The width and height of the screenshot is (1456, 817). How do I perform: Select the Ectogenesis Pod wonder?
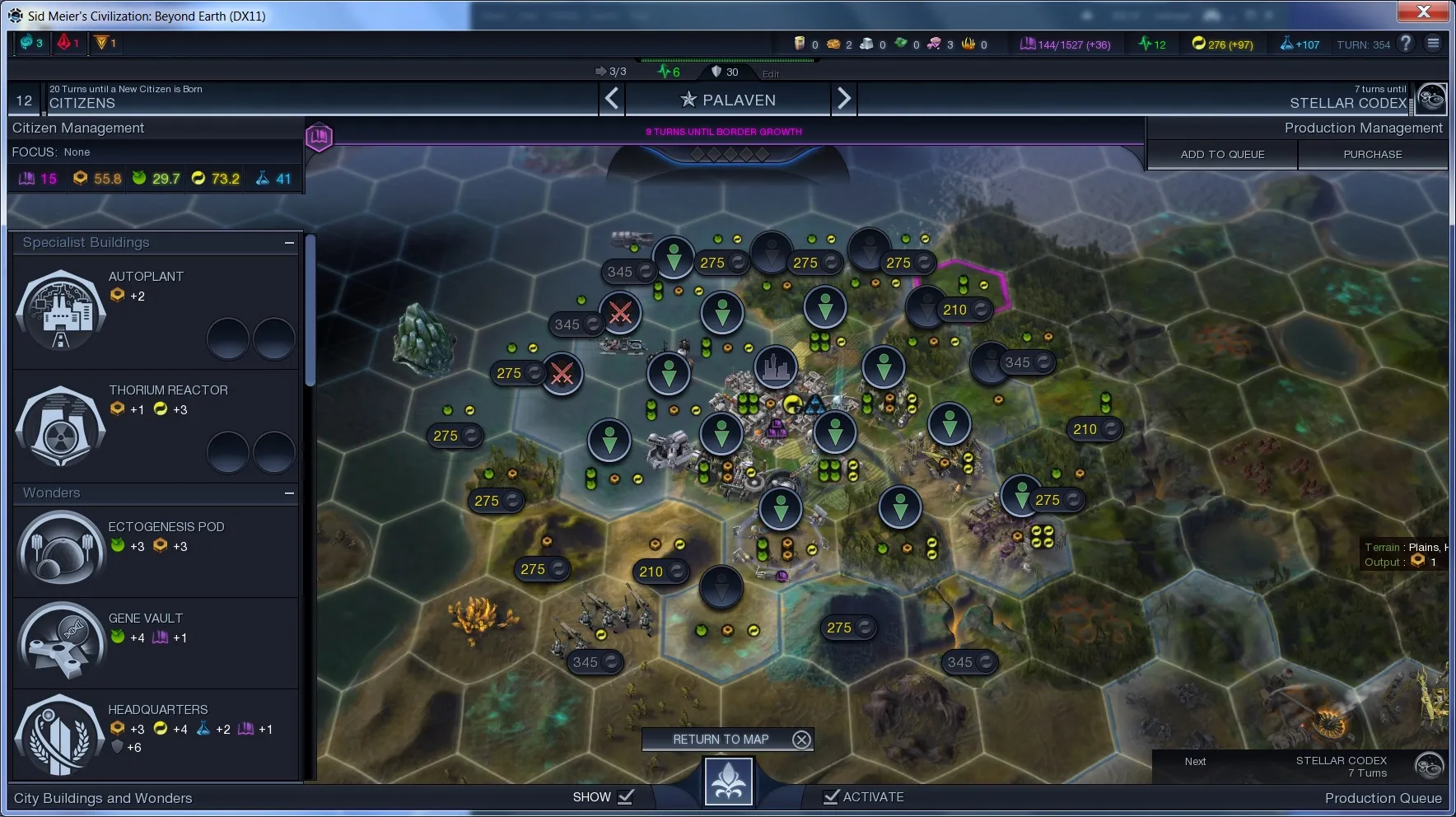(x=61, y=549)
